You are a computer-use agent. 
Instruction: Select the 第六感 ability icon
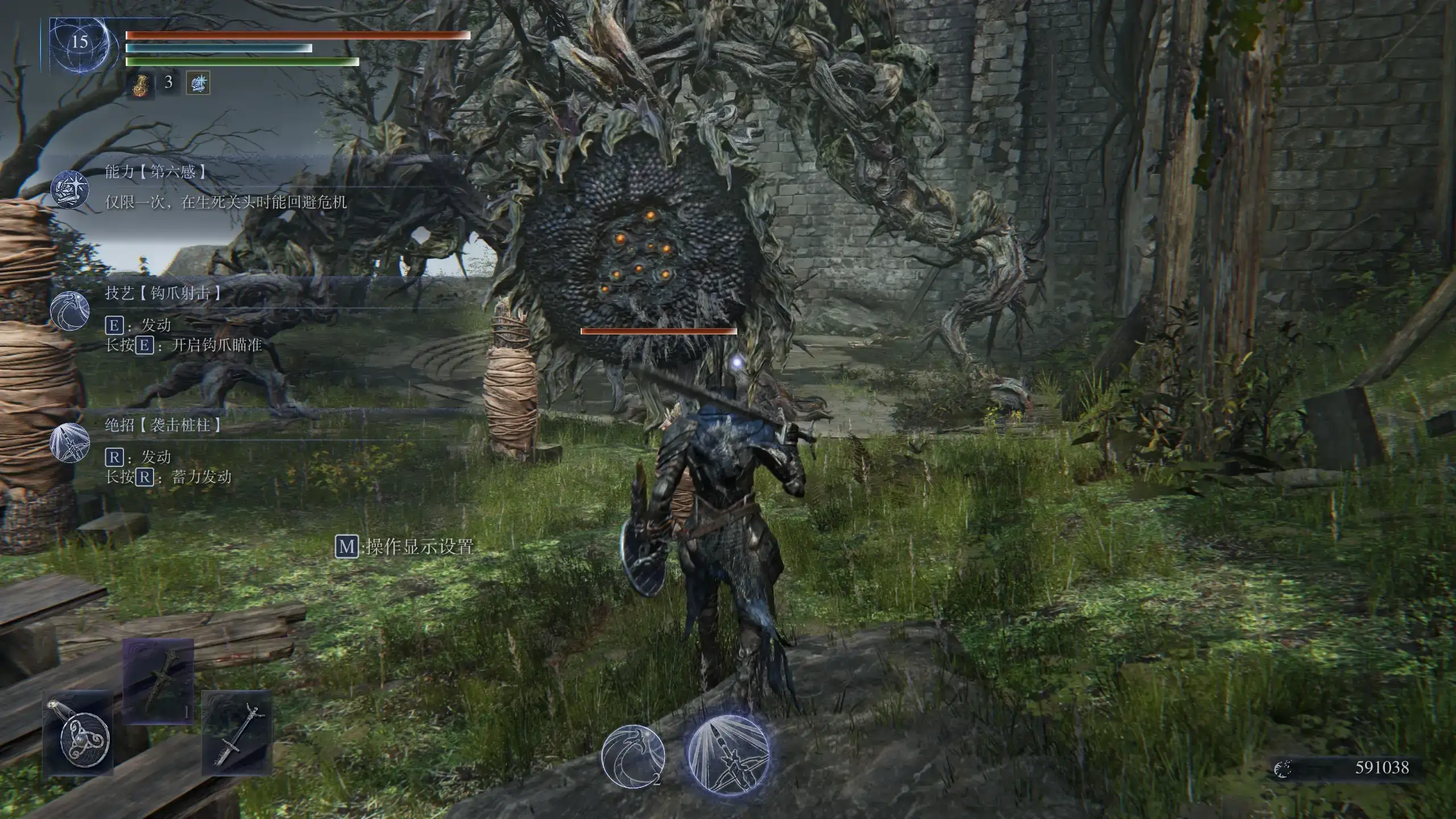pyautogui.click(x=70, y=189)
